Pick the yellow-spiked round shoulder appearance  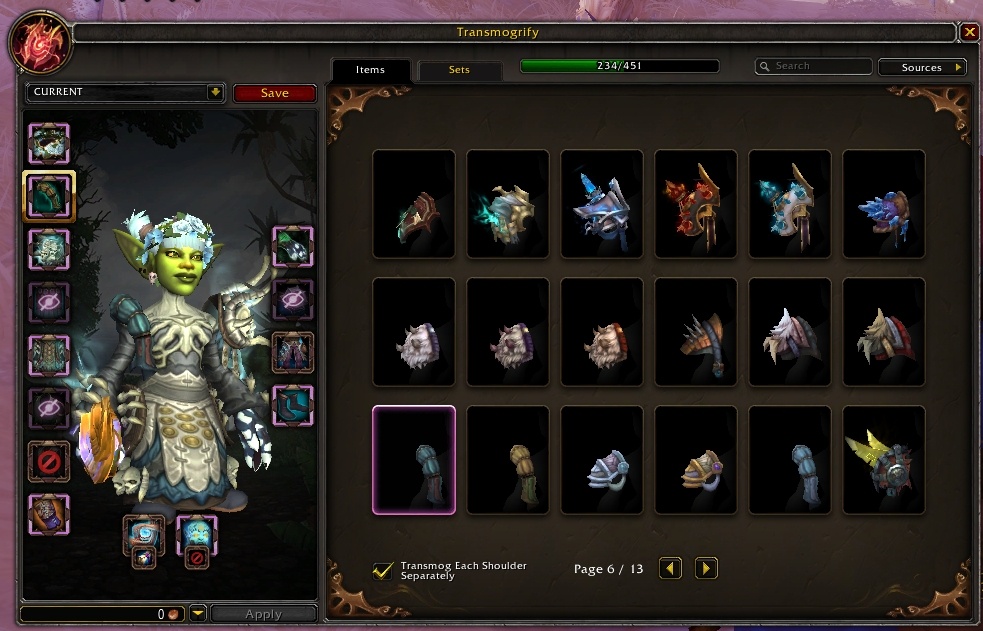884,460
